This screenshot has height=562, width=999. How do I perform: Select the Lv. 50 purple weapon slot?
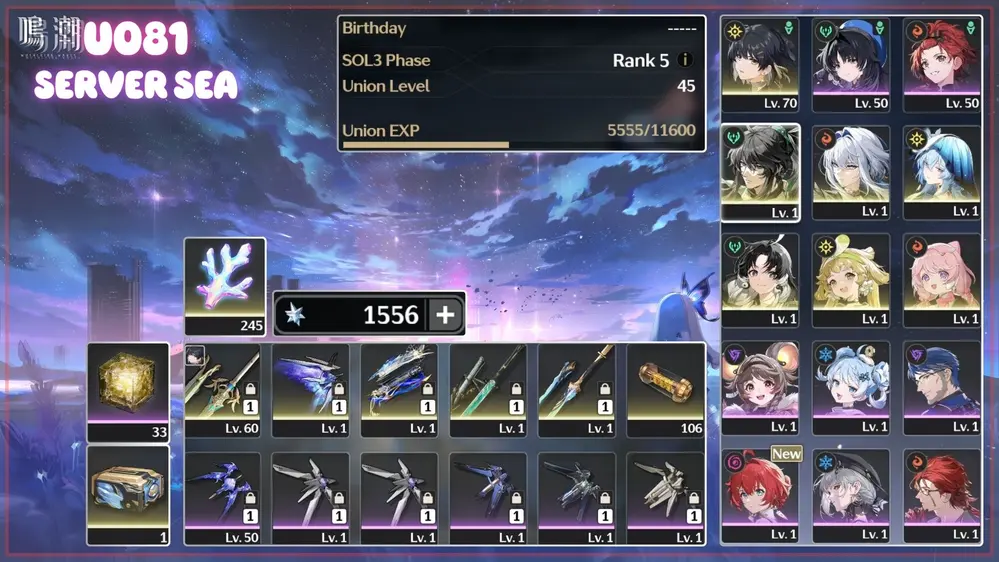pyautogui.click(x=222, y=498)
